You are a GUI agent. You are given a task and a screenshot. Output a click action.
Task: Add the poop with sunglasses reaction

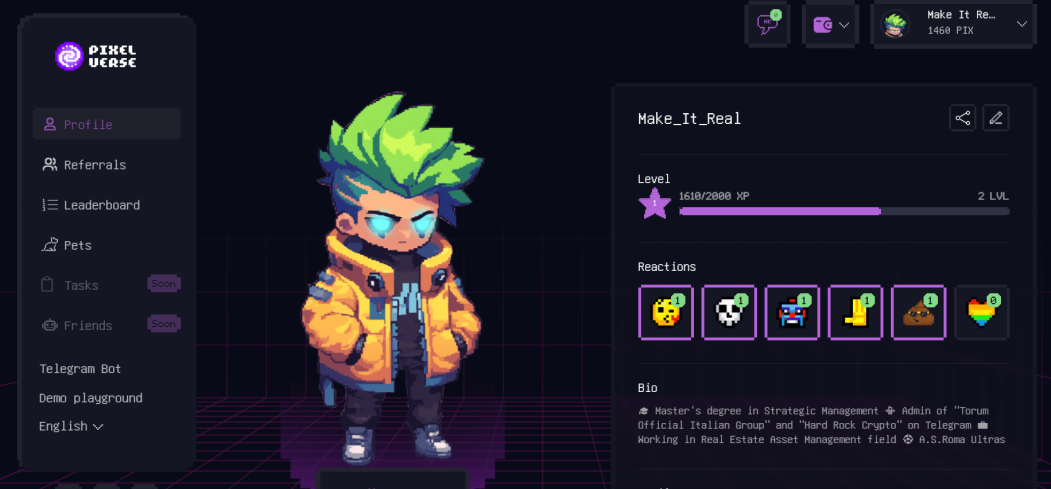pos(918,313)
